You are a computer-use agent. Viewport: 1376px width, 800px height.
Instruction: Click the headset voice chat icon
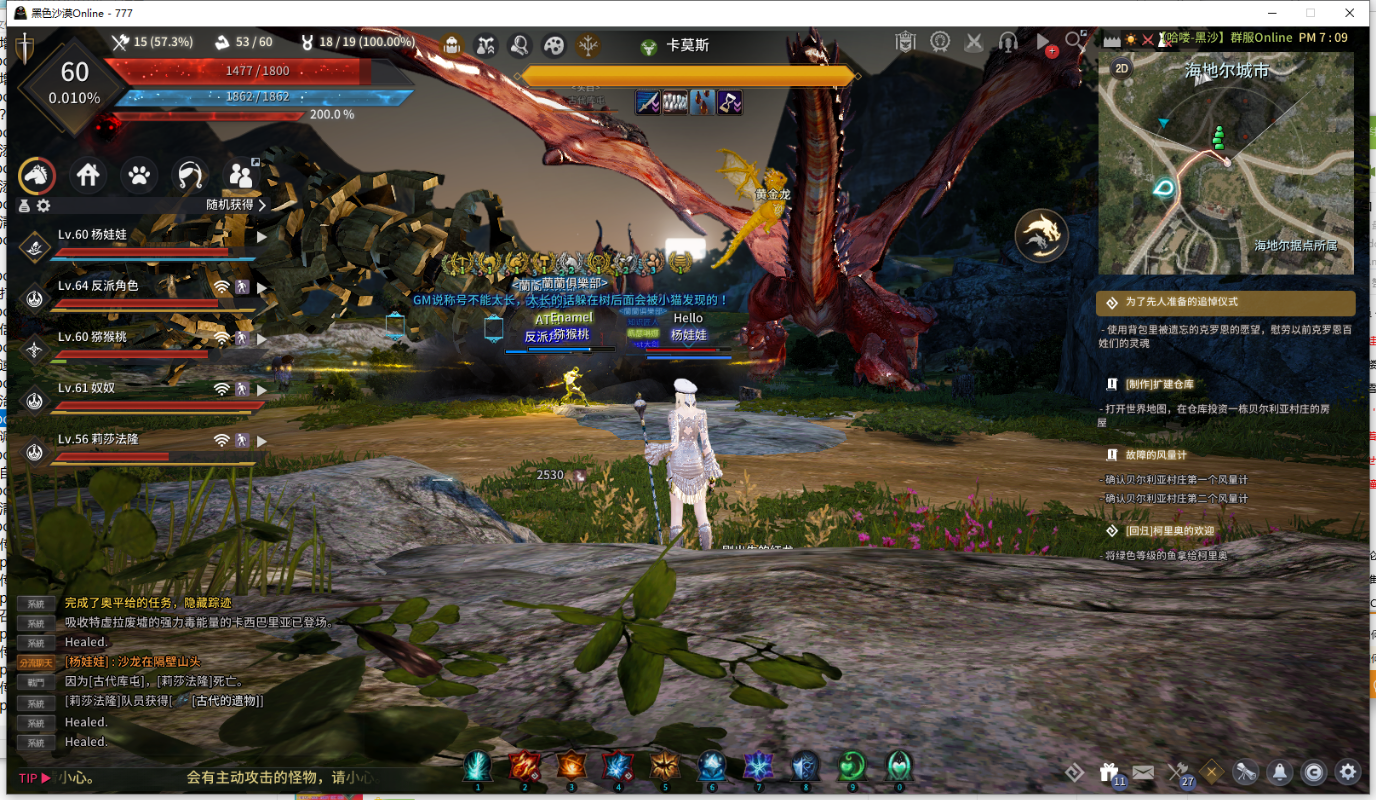(1008, 43)
